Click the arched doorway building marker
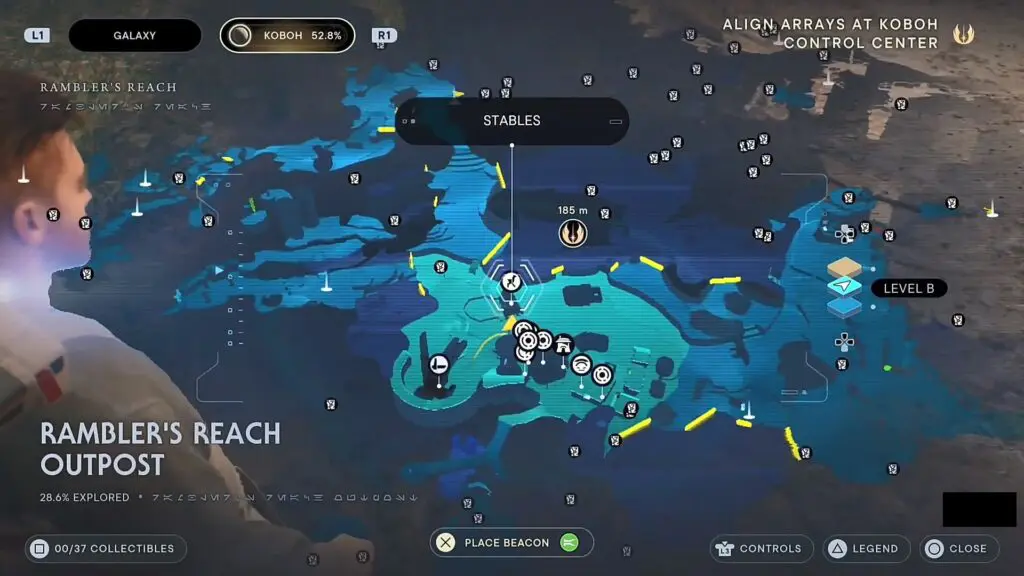This screenshot has height=576, width=1024. (x=563, y=344)
